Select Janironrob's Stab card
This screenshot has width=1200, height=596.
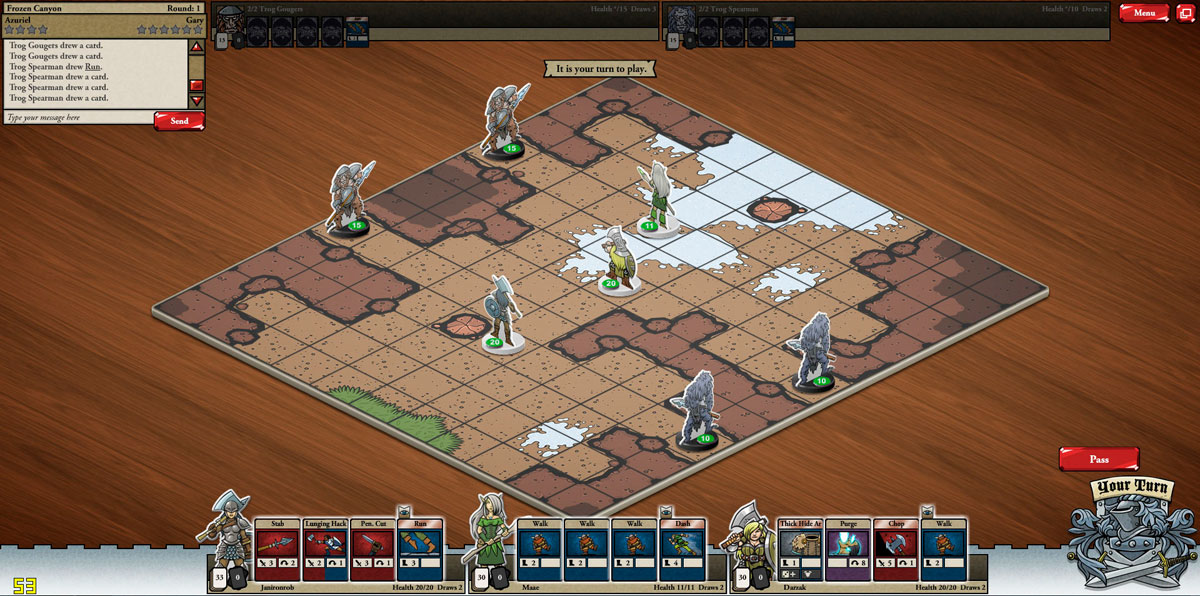[277, 550]
